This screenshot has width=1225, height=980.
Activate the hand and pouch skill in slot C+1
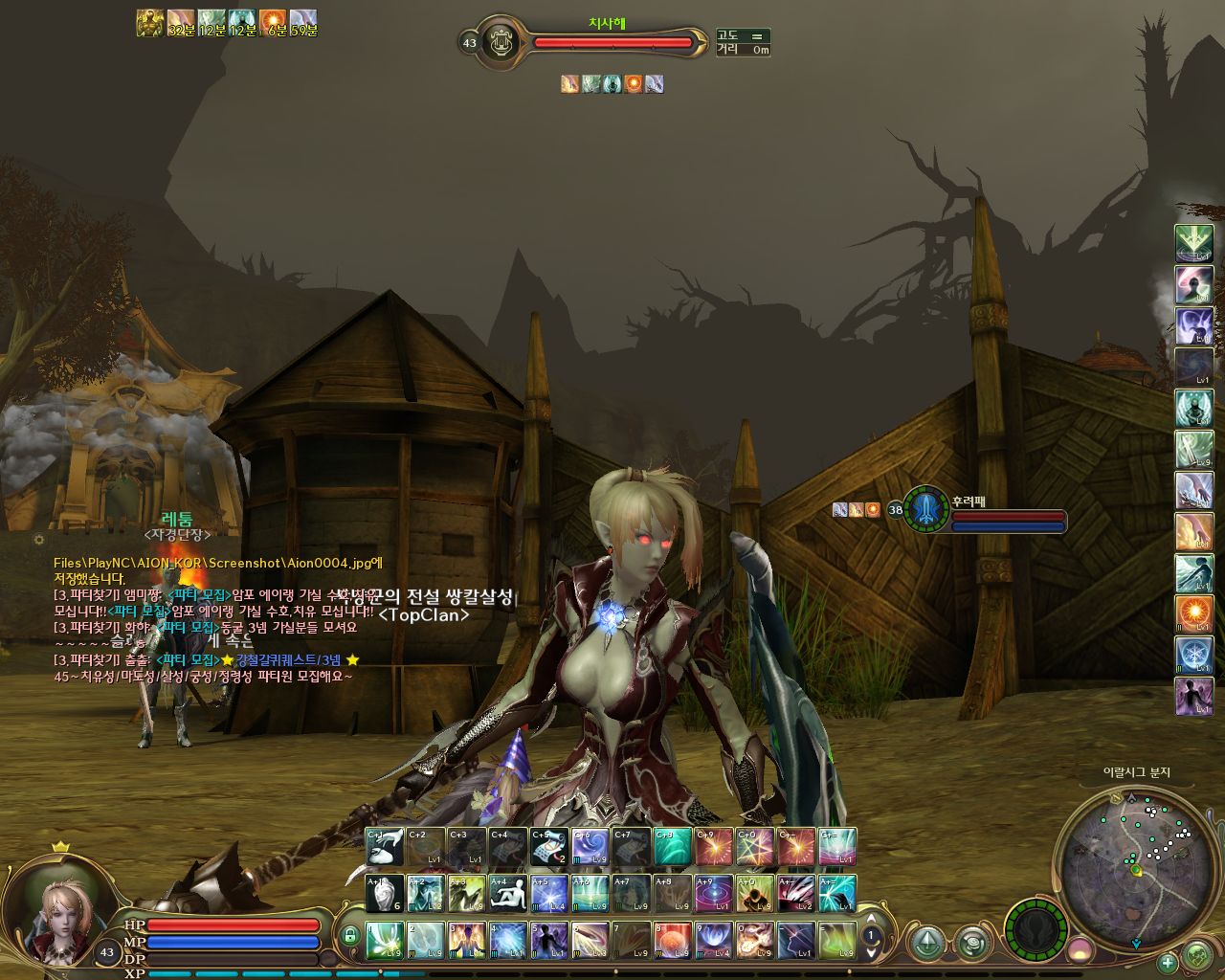pyautogui.click(x=385, y=847)
